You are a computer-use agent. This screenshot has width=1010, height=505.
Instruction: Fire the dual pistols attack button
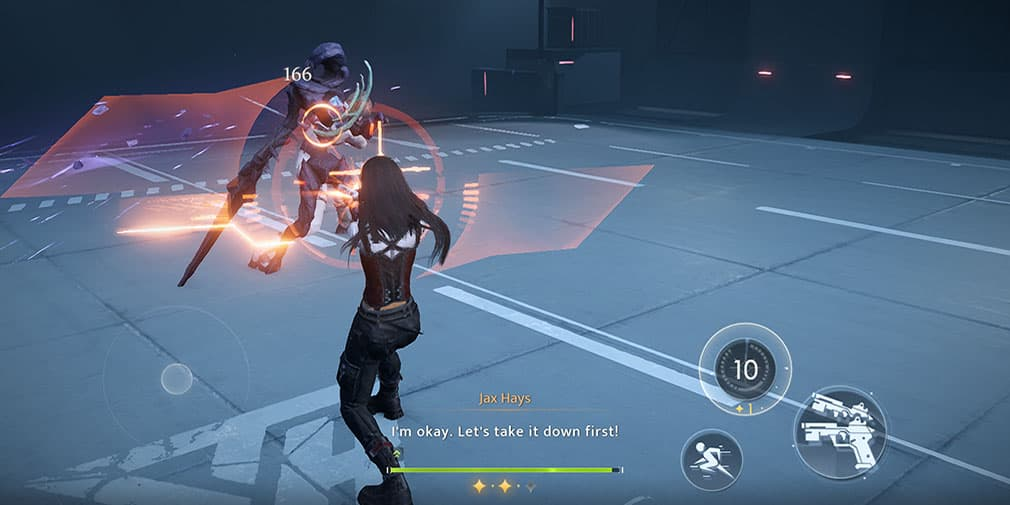tap(840, 432)
